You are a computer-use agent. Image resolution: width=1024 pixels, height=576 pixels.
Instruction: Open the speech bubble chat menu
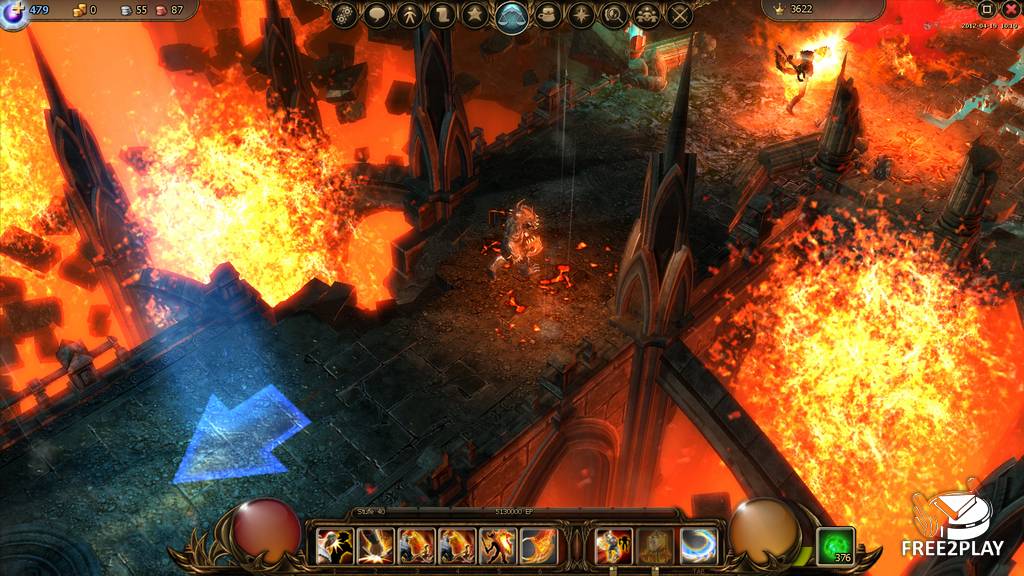point(376,15)
